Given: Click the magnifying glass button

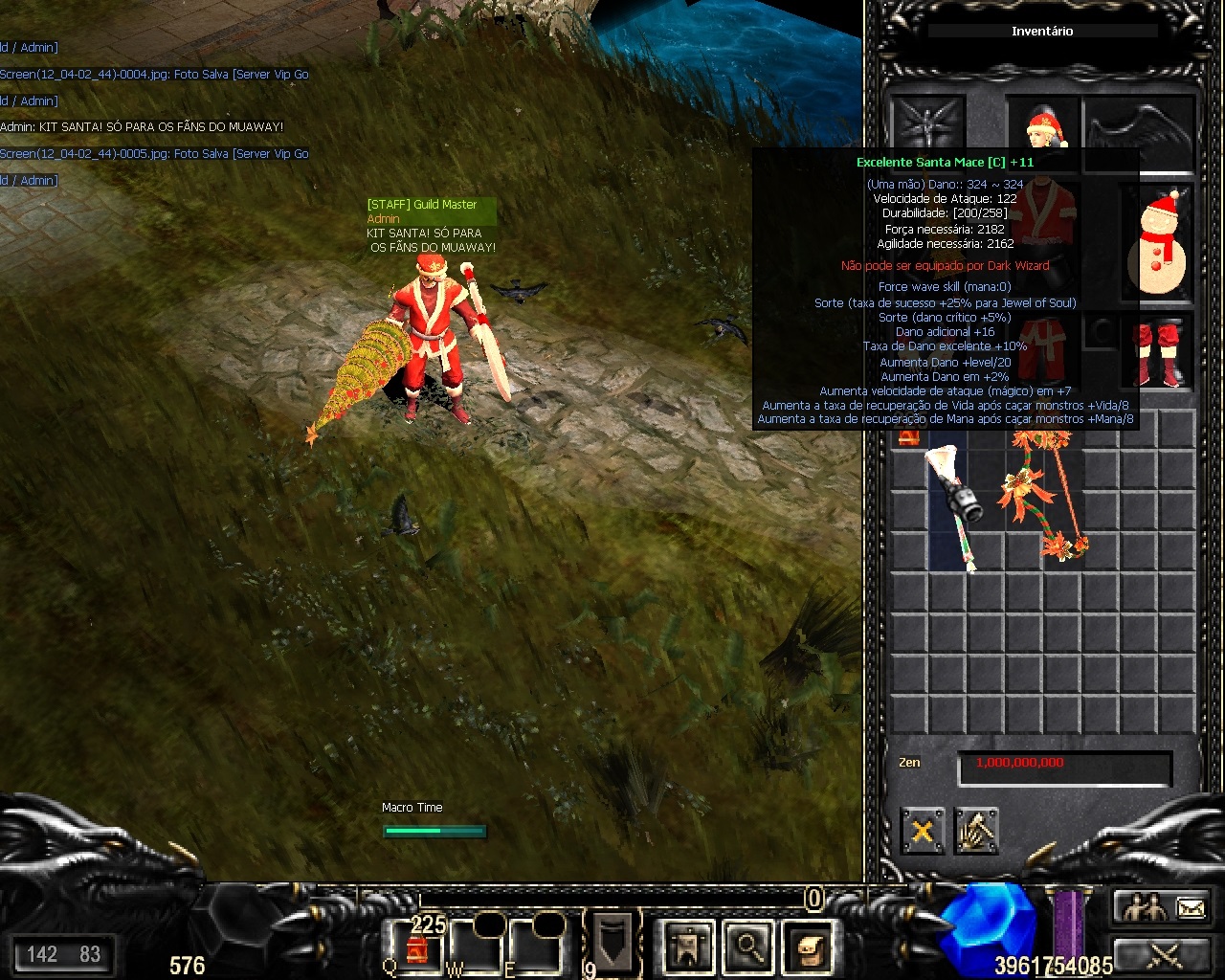Looking at the screenshot, I should [747, 947].
